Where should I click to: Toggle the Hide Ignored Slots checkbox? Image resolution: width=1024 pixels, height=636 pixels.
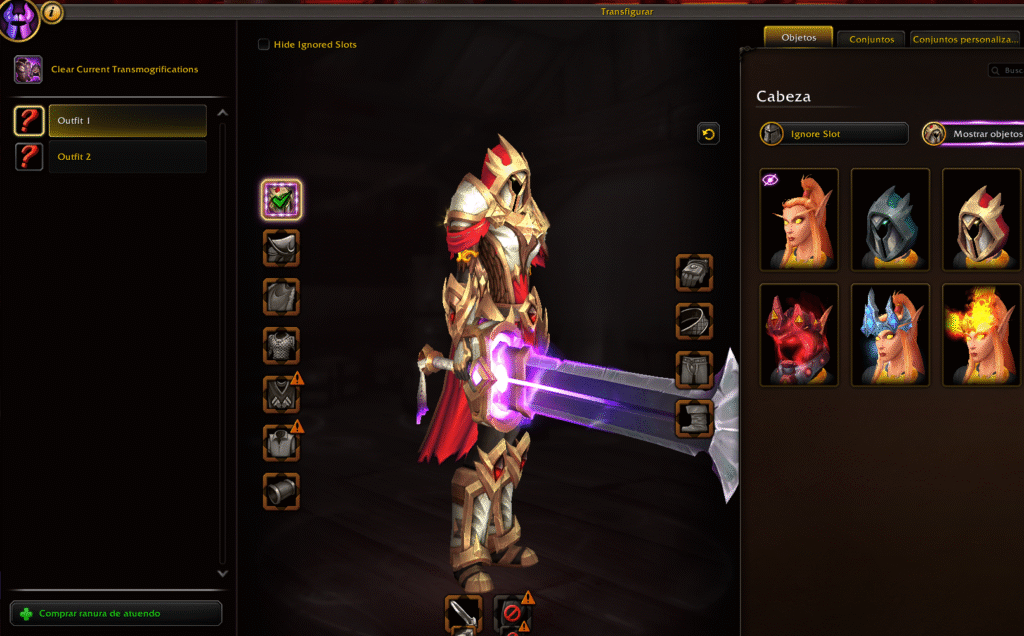[x=264, y=44]
